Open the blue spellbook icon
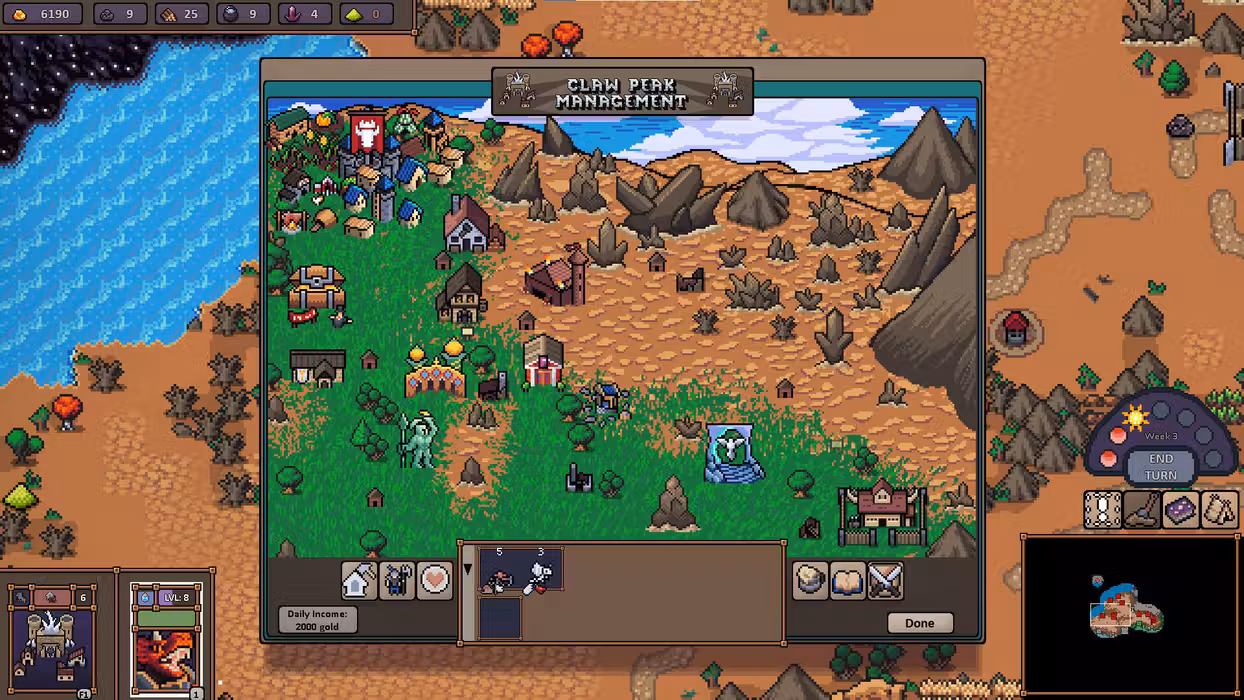Image resolution: width=1244 pixels, height=700 pixels. coord(848,580)
